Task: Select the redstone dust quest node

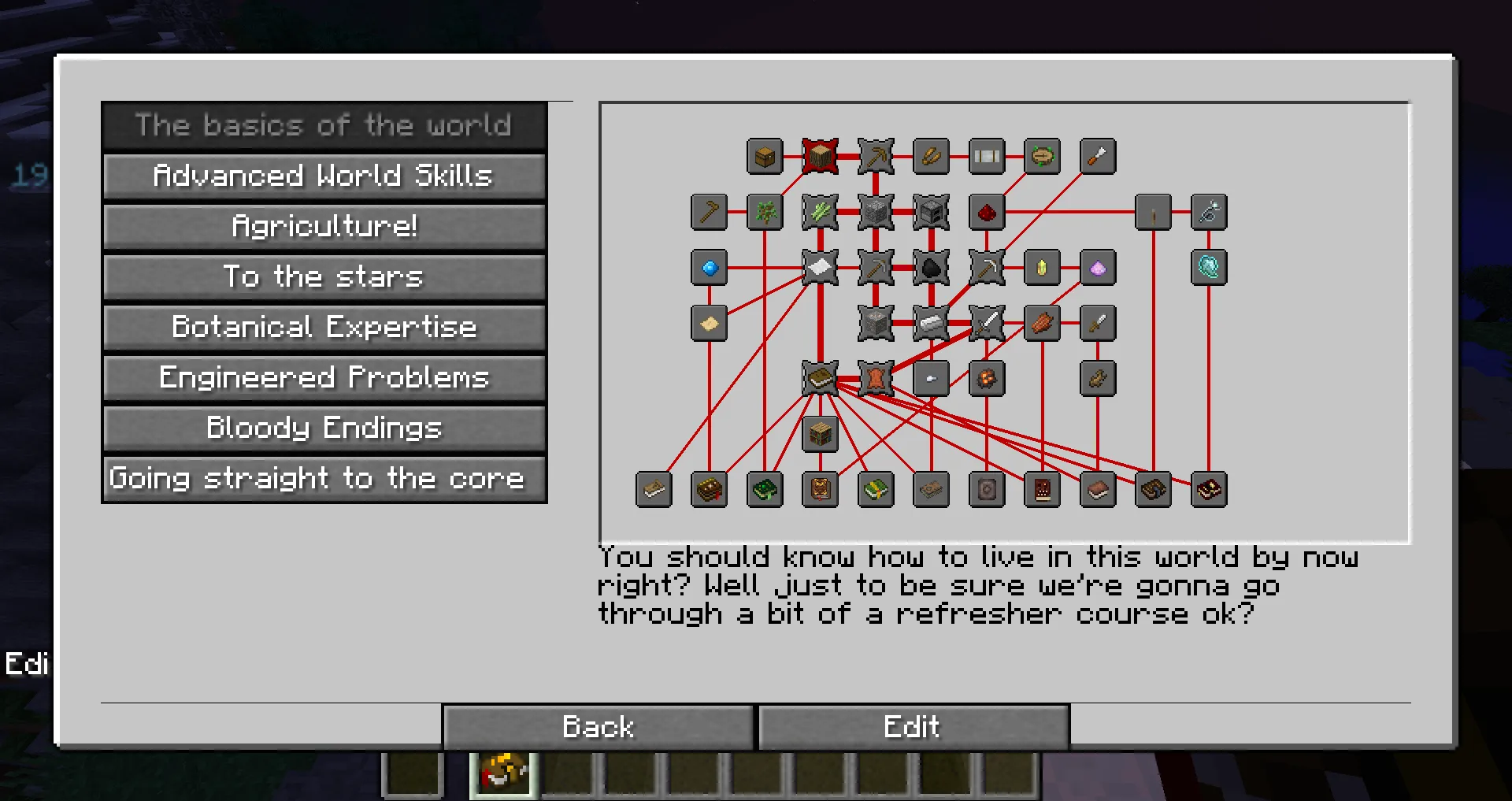Action: click(x=986, y=213)
